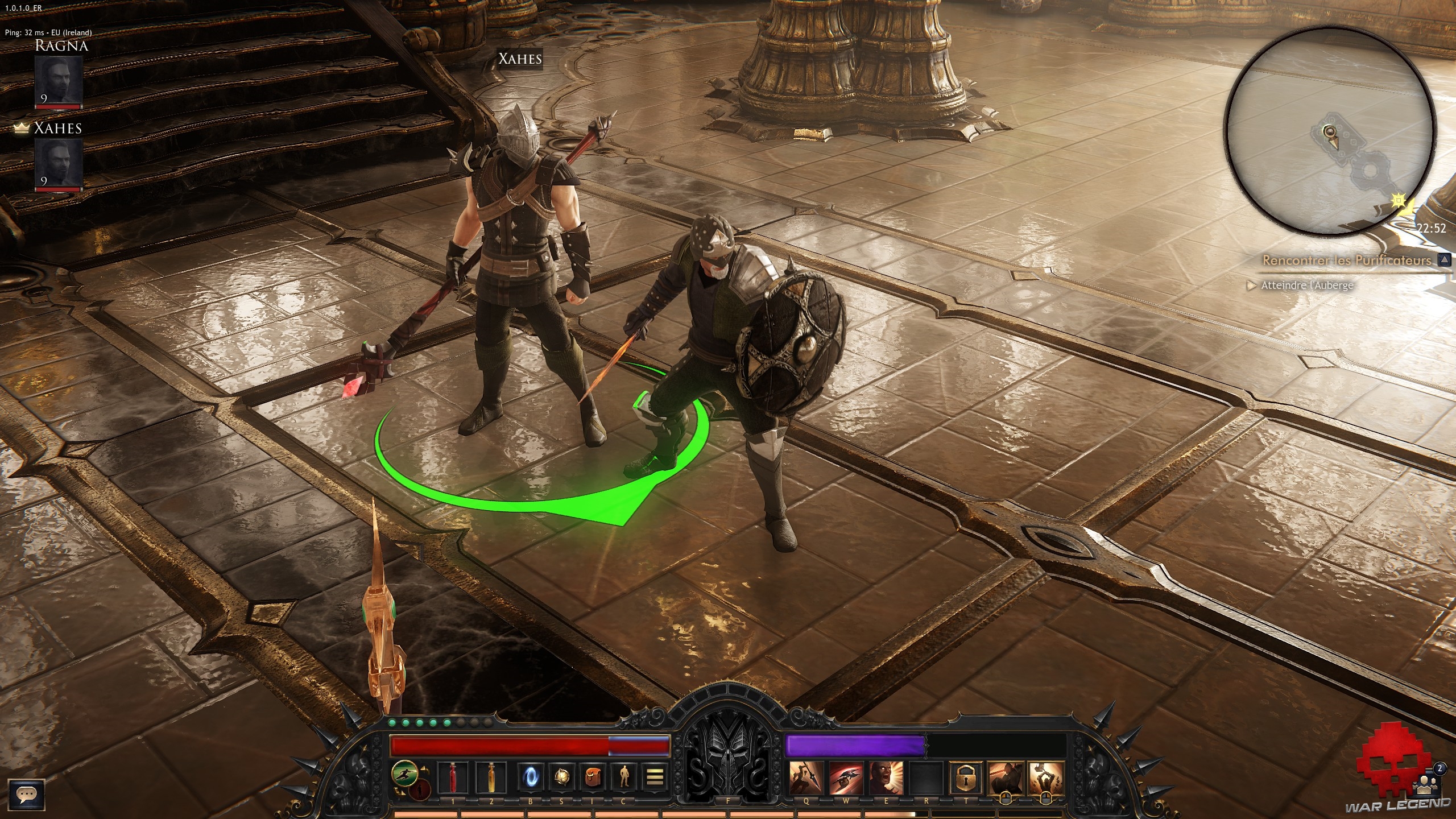Select Ragna's party portrait
This screenshot has height=819, width=1456.
tap(58, 81)
